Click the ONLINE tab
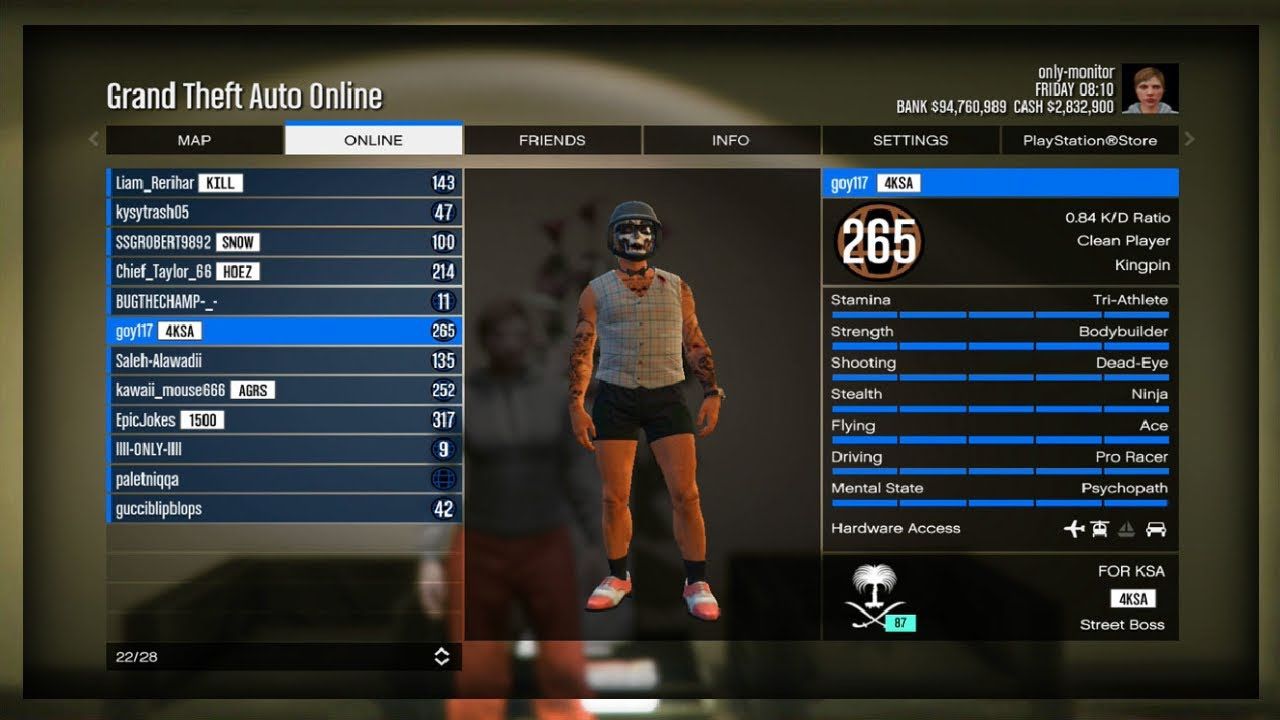 (x=373, y=140)
